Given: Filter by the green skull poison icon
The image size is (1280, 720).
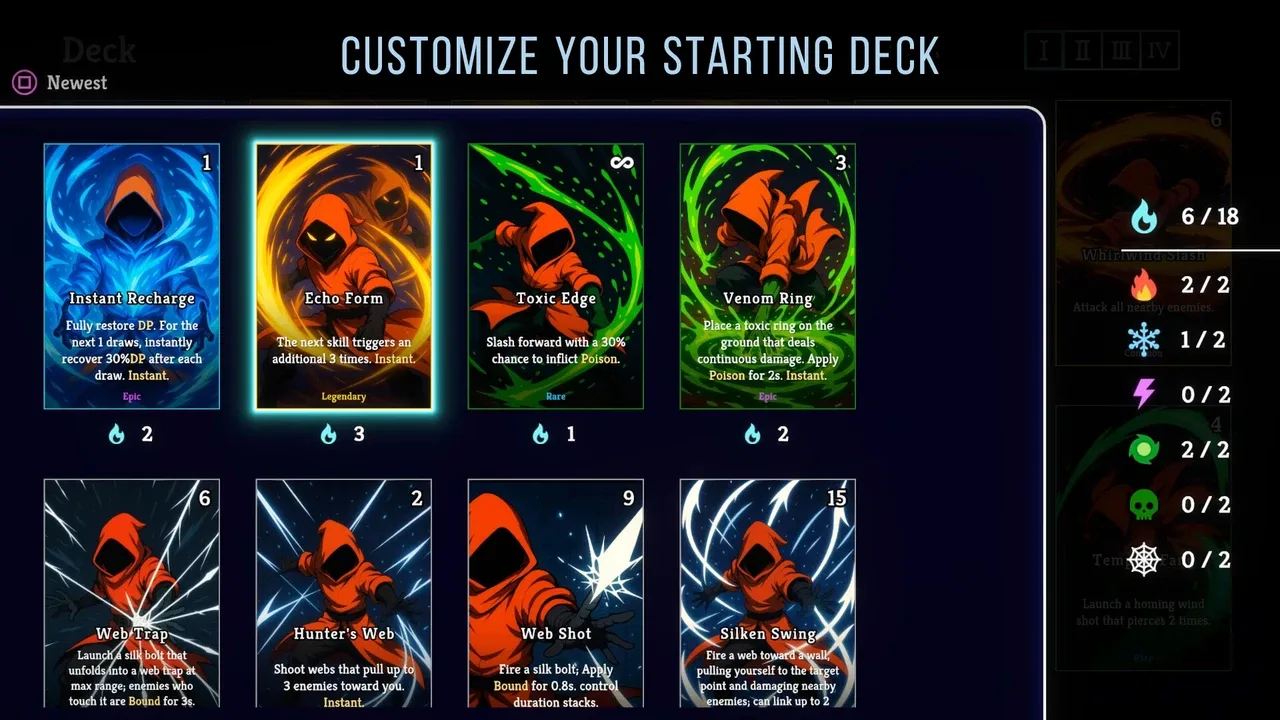Looking at the screenshot, I should pyautogui.click(x=1144, y=505).
